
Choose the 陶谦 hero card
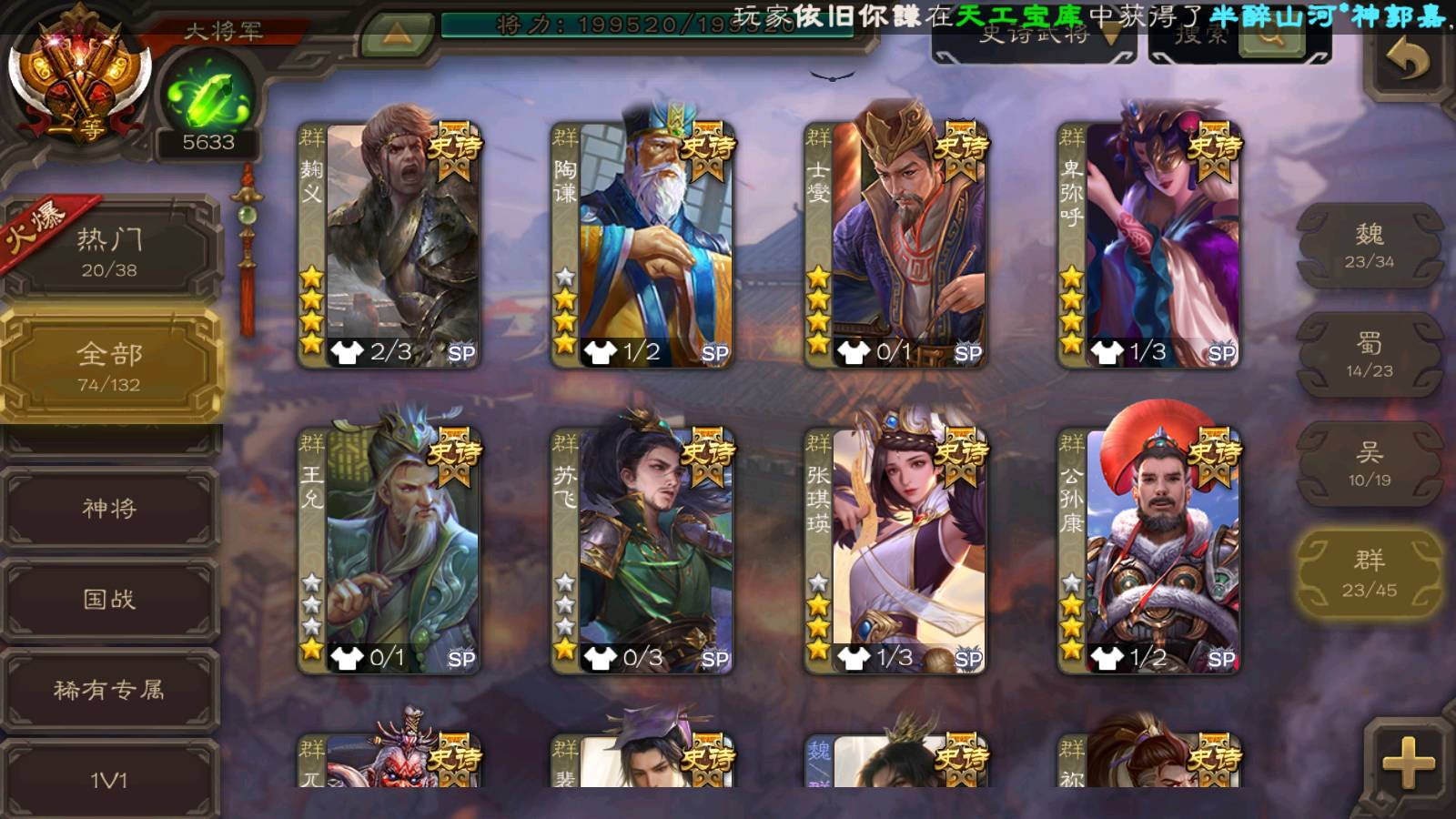(x=642, y=246)
